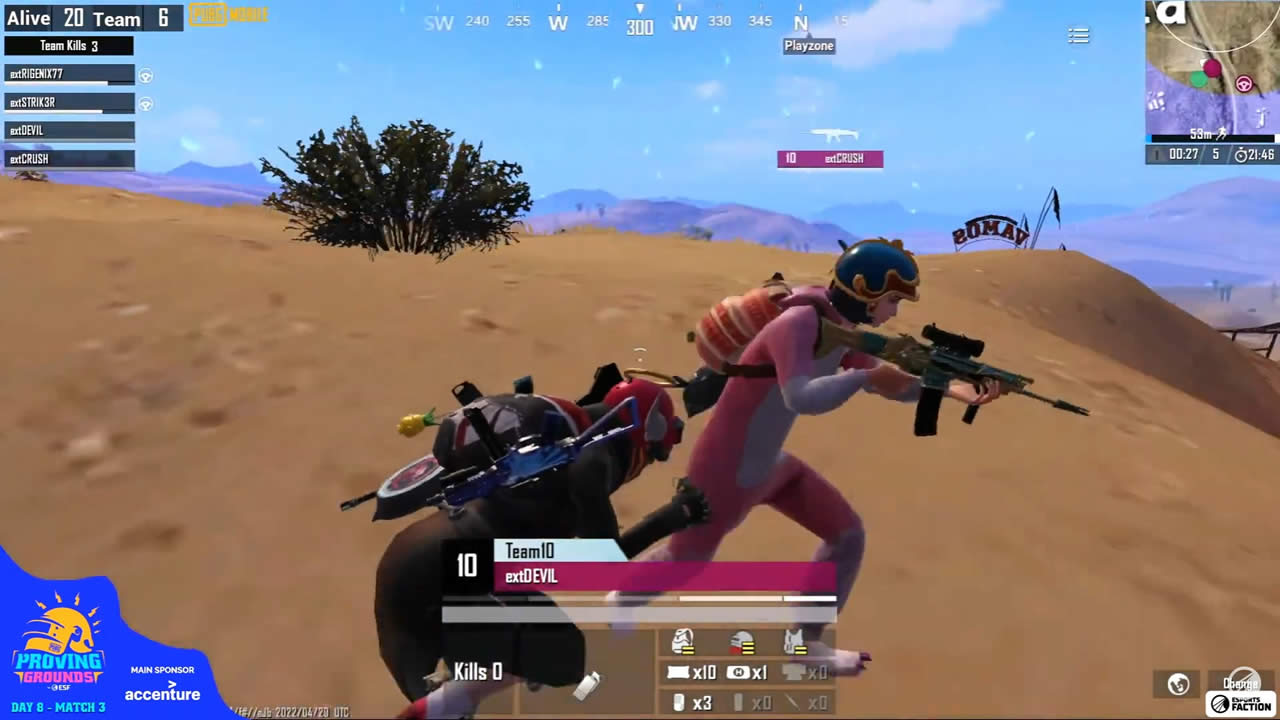Select the helmet icon in extDEVIL's gear panel
The image size is (1280, 720).
coord(742,643)
